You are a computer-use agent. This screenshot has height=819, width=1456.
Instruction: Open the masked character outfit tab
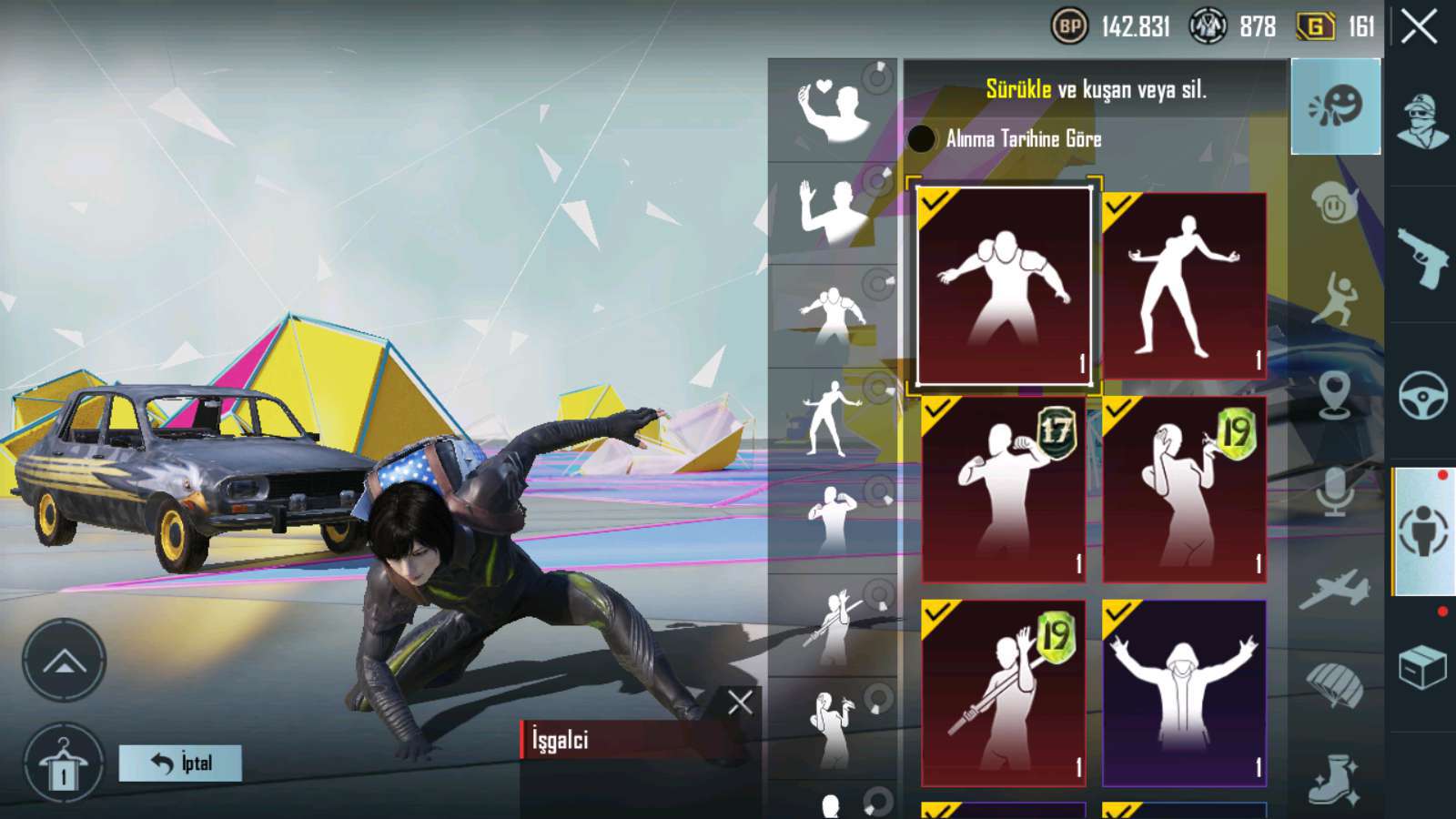[1422, 122]
